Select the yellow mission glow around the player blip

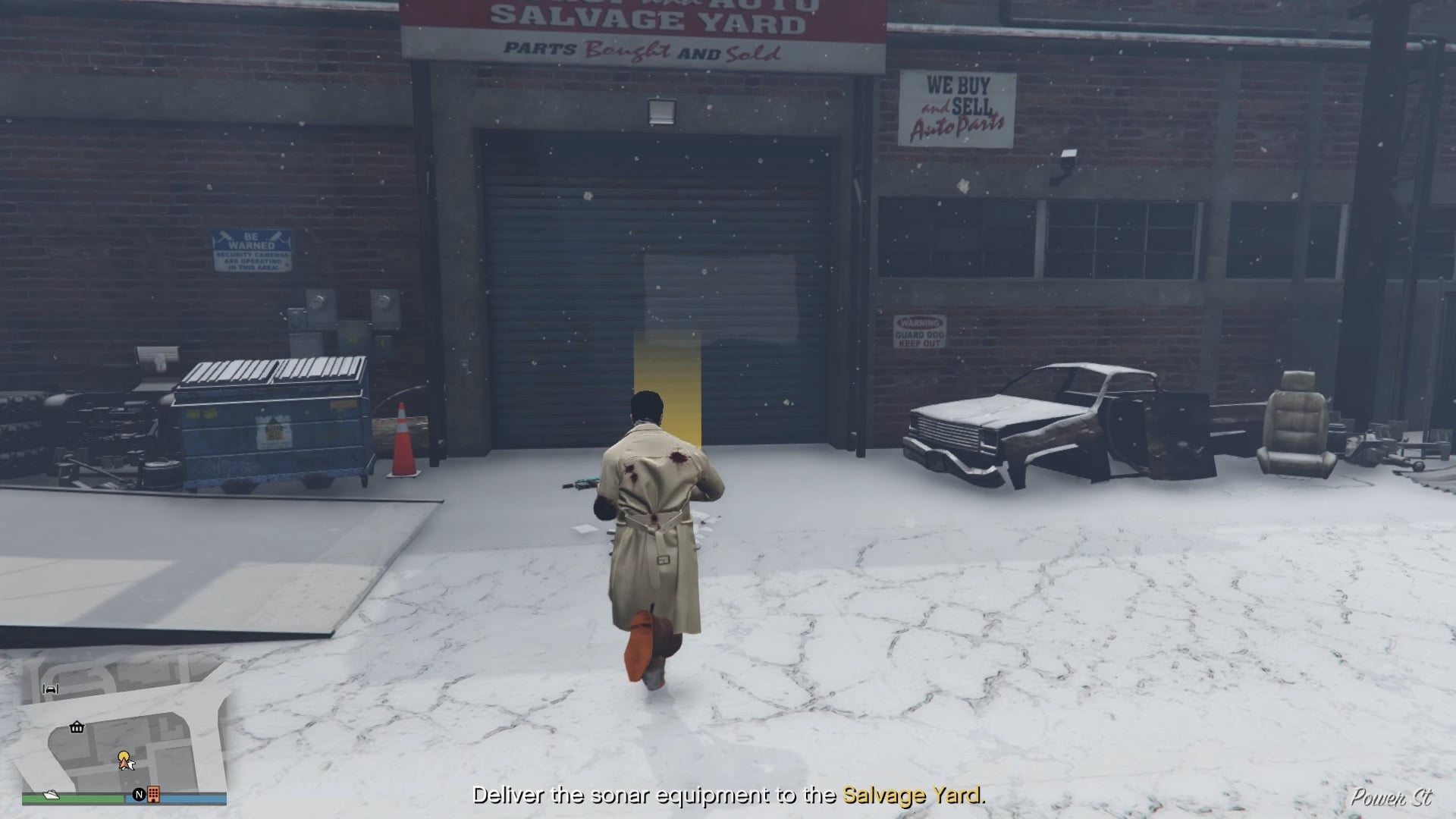pos(124,755)
